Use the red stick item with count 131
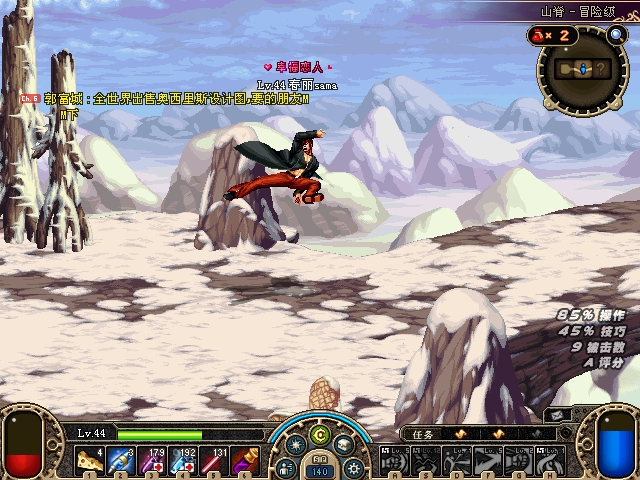The width and height of the screenshot is (640, 480). tap(214, 460)
